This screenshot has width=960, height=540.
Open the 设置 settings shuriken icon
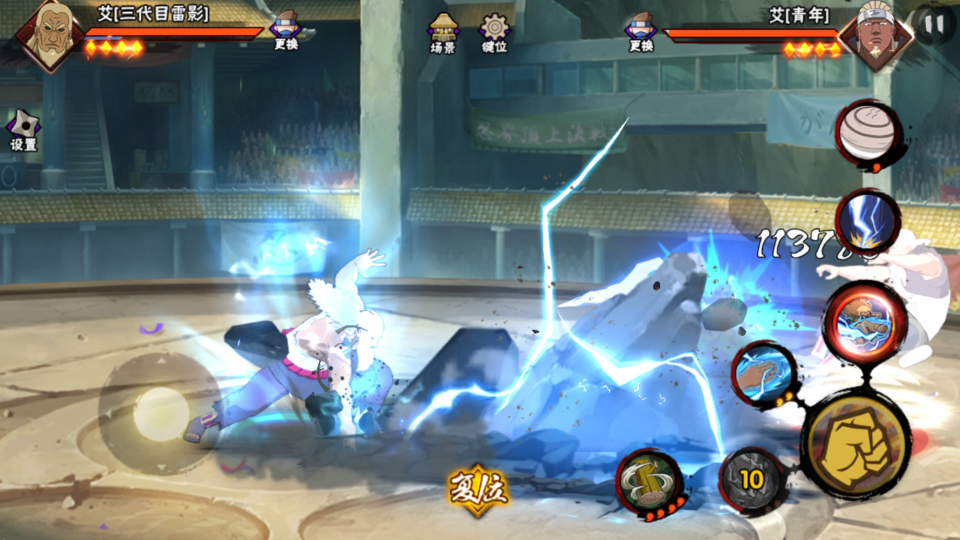click(x=23, y=130)
